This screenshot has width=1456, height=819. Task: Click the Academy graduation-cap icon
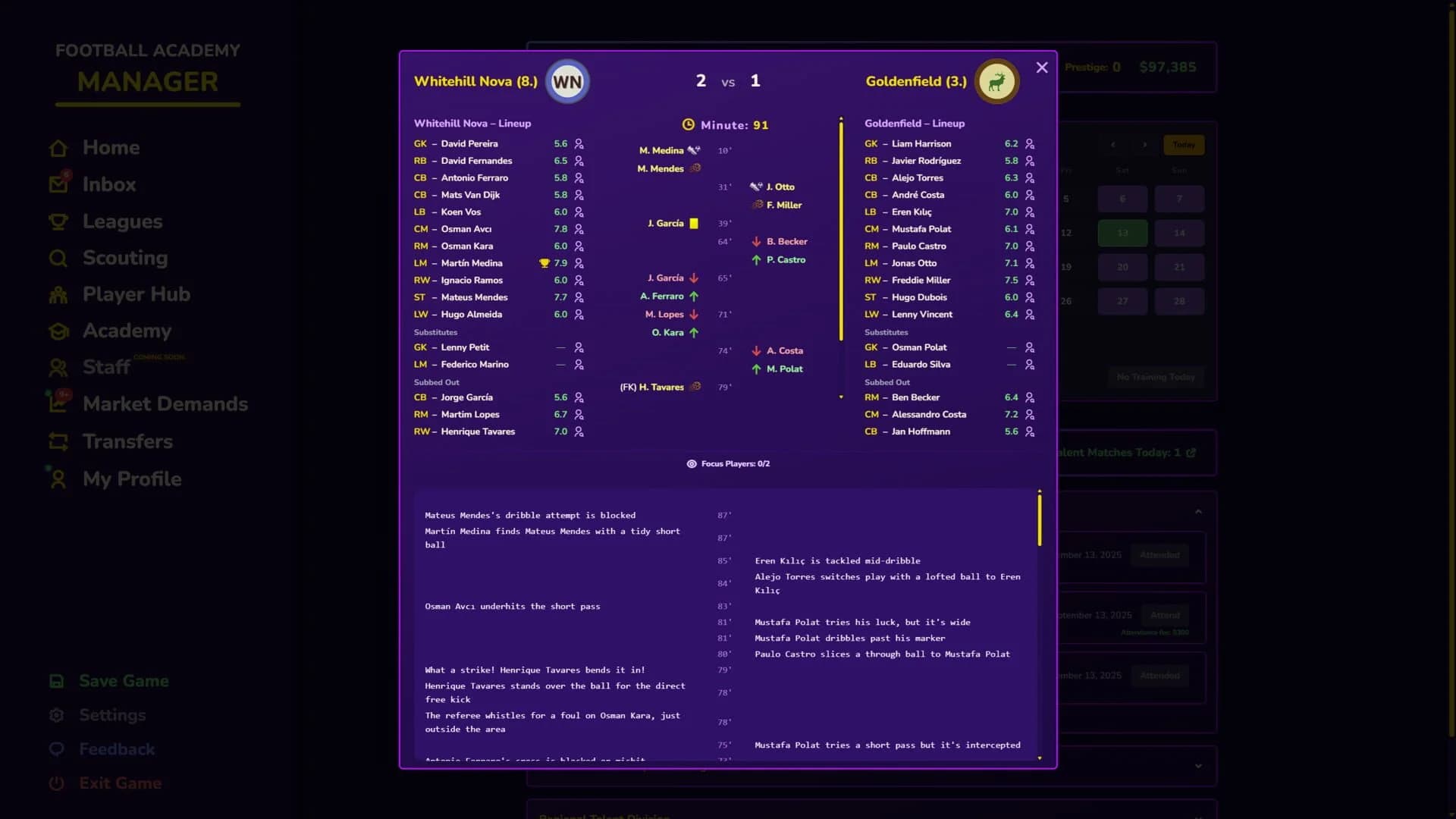[60, 331]
